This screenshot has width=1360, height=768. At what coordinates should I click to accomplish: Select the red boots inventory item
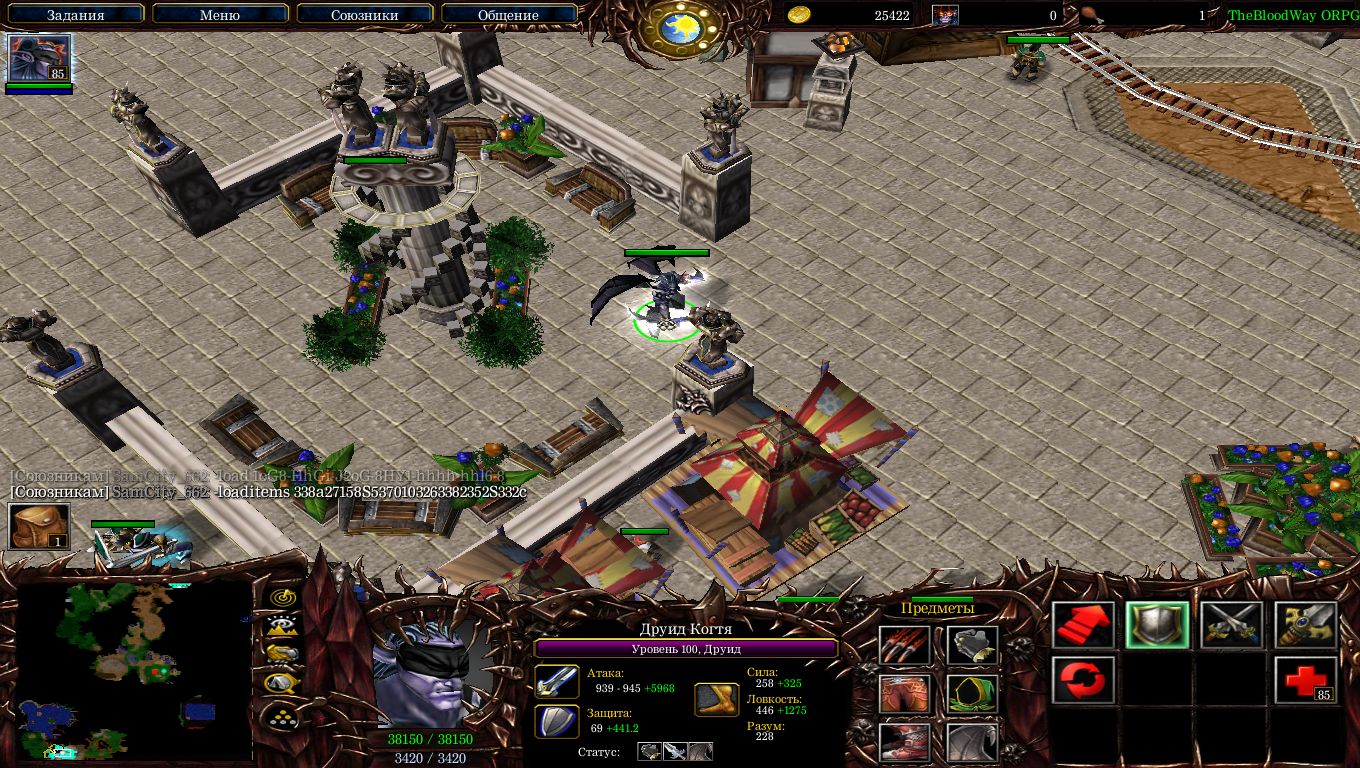click(904, 742)
